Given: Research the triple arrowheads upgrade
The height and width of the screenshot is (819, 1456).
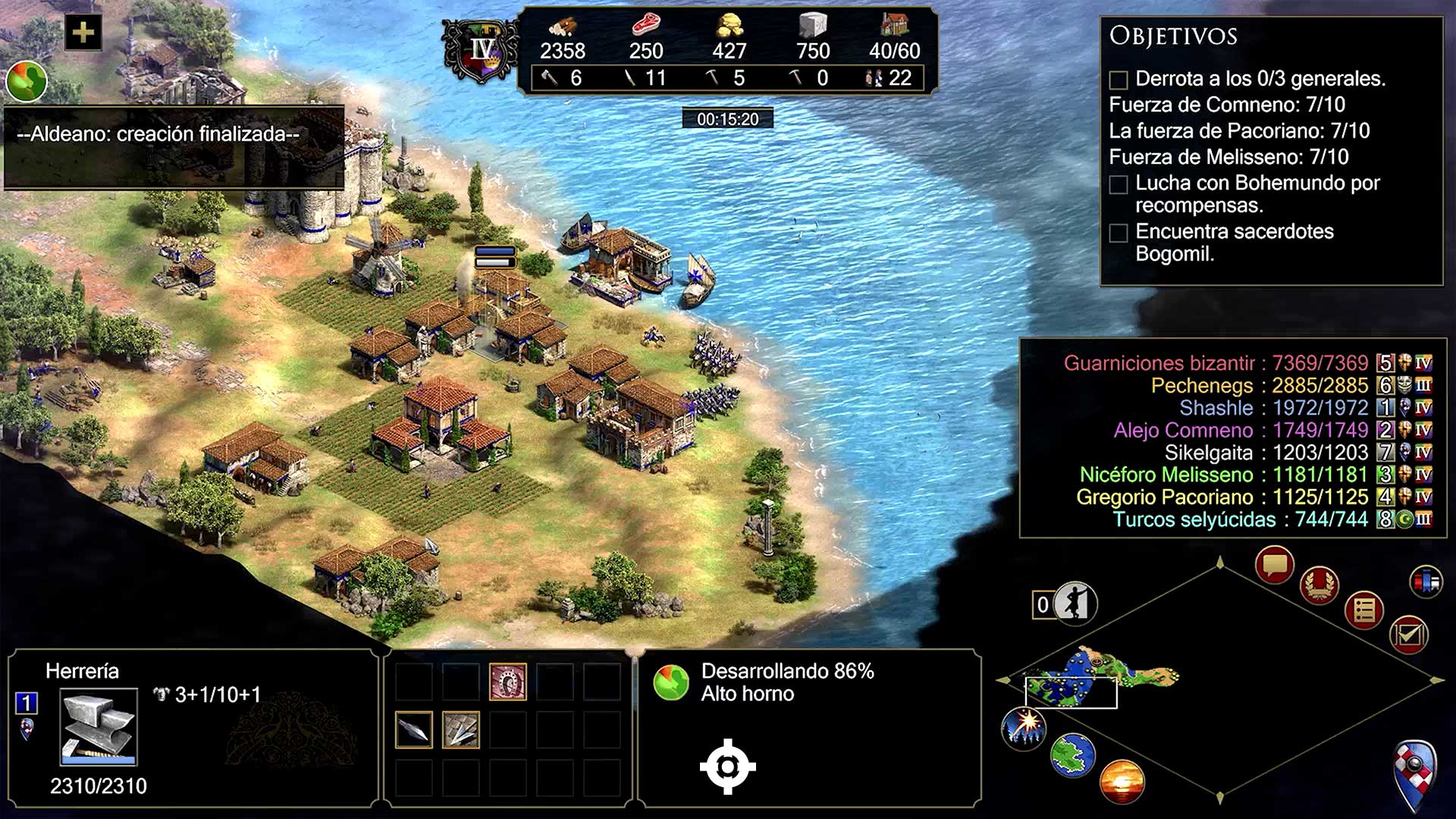Looking at the screenshot, I should [460, 730].
